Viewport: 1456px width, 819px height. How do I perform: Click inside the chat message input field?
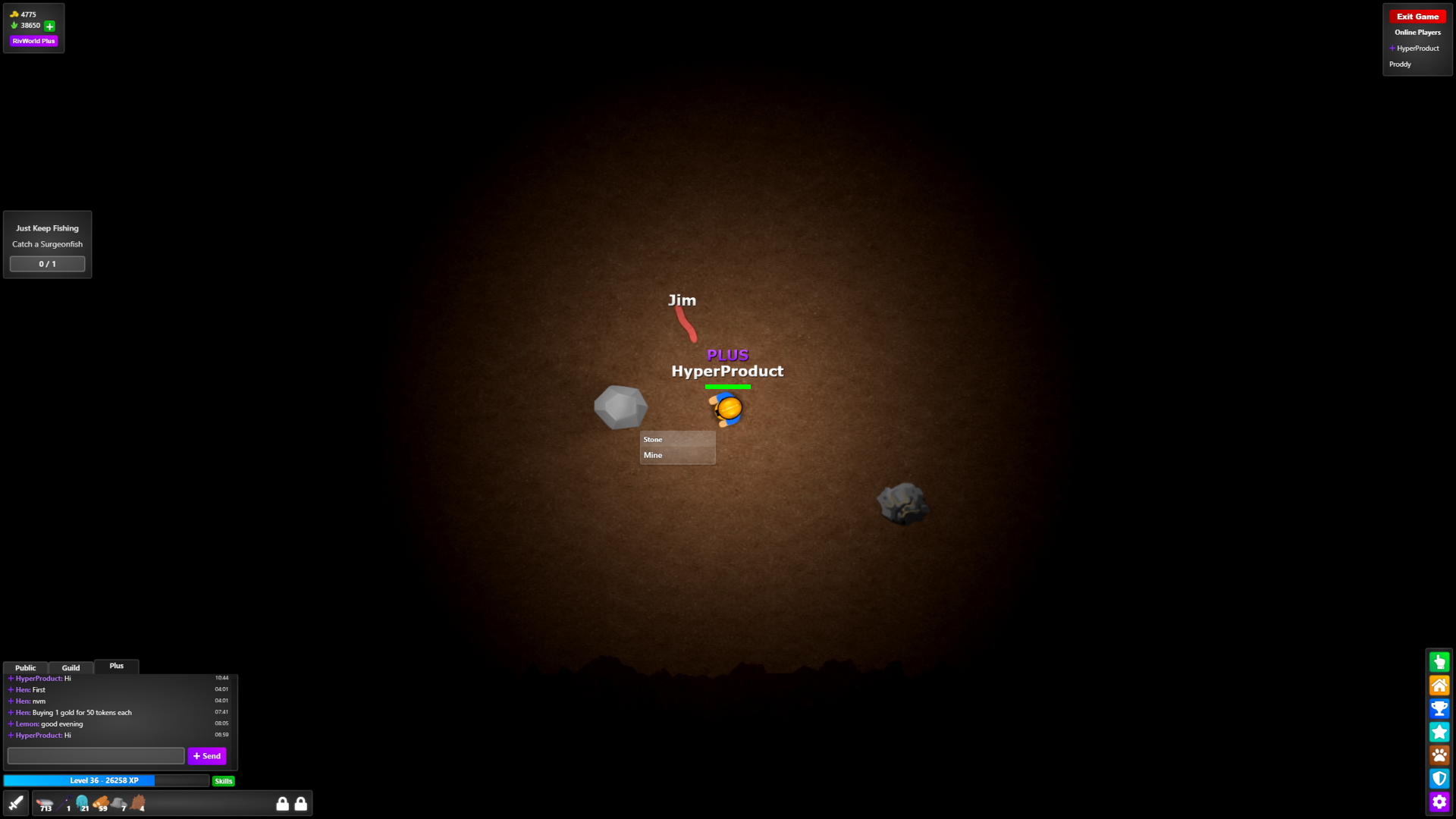(95, 755)
